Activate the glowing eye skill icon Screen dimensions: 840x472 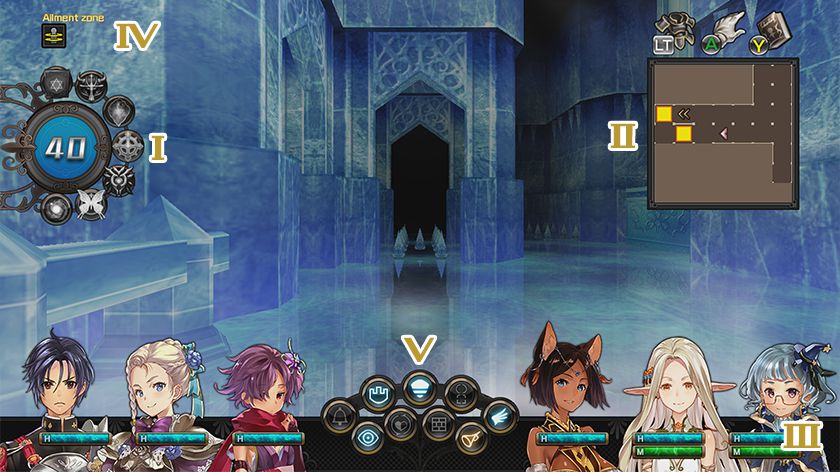pos(367,436)
